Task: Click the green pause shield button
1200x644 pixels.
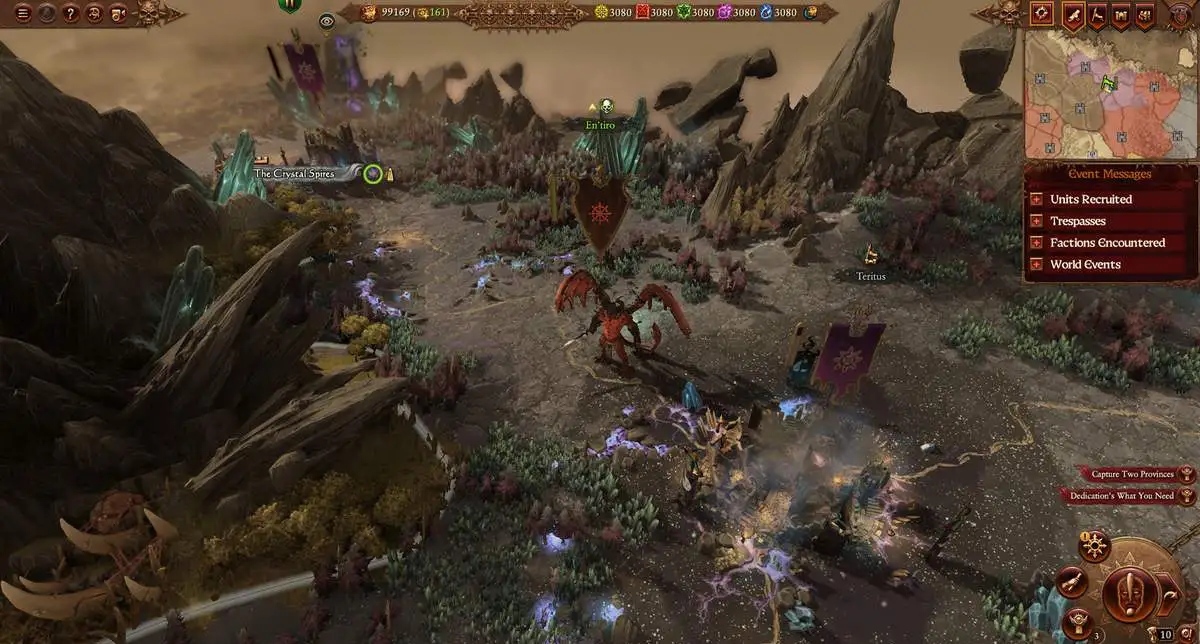Action: click(290, 4)
